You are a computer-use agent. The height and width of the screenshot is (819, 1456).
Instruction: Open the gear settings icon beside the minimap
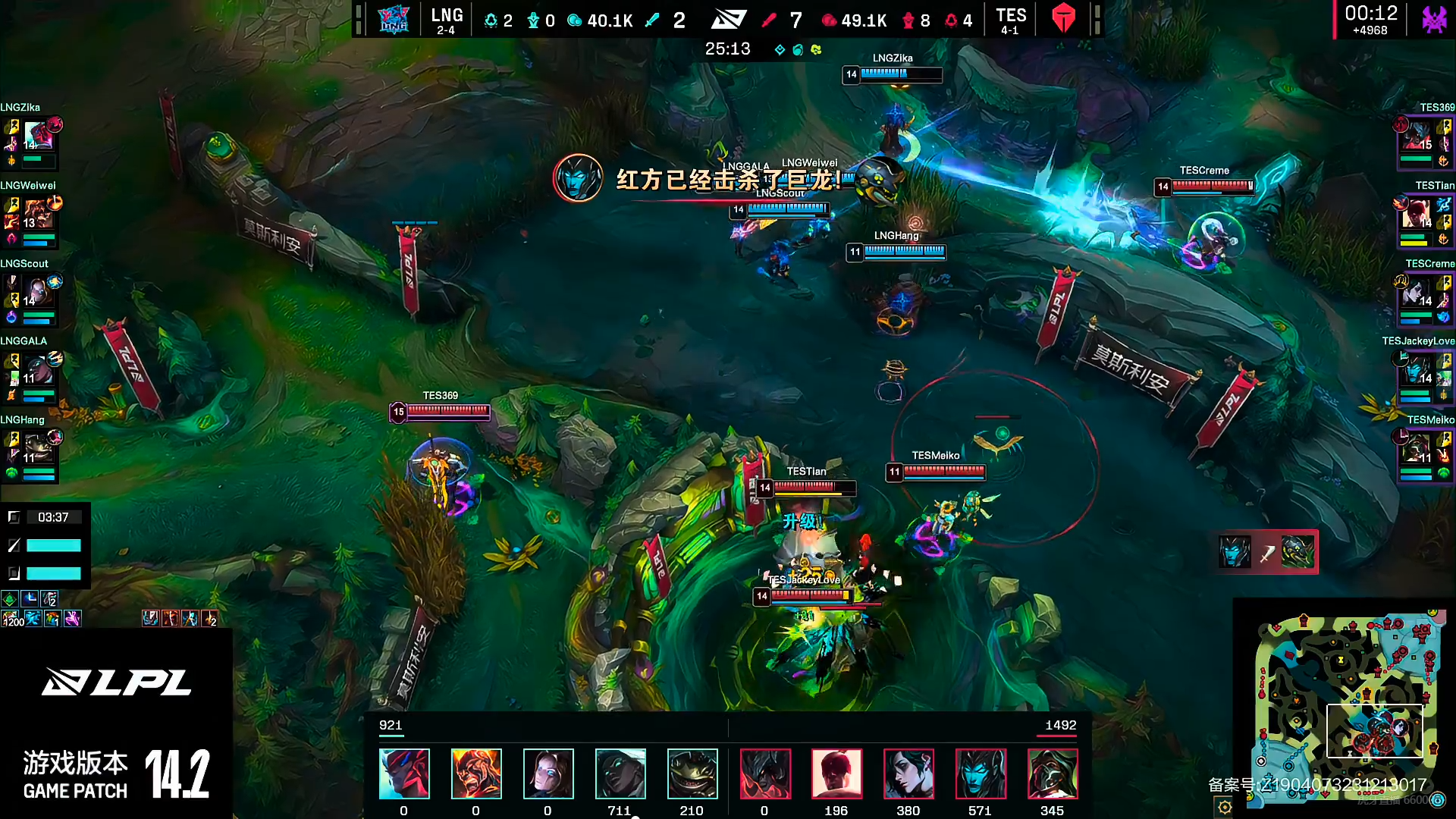click(x=1225, y=807)
